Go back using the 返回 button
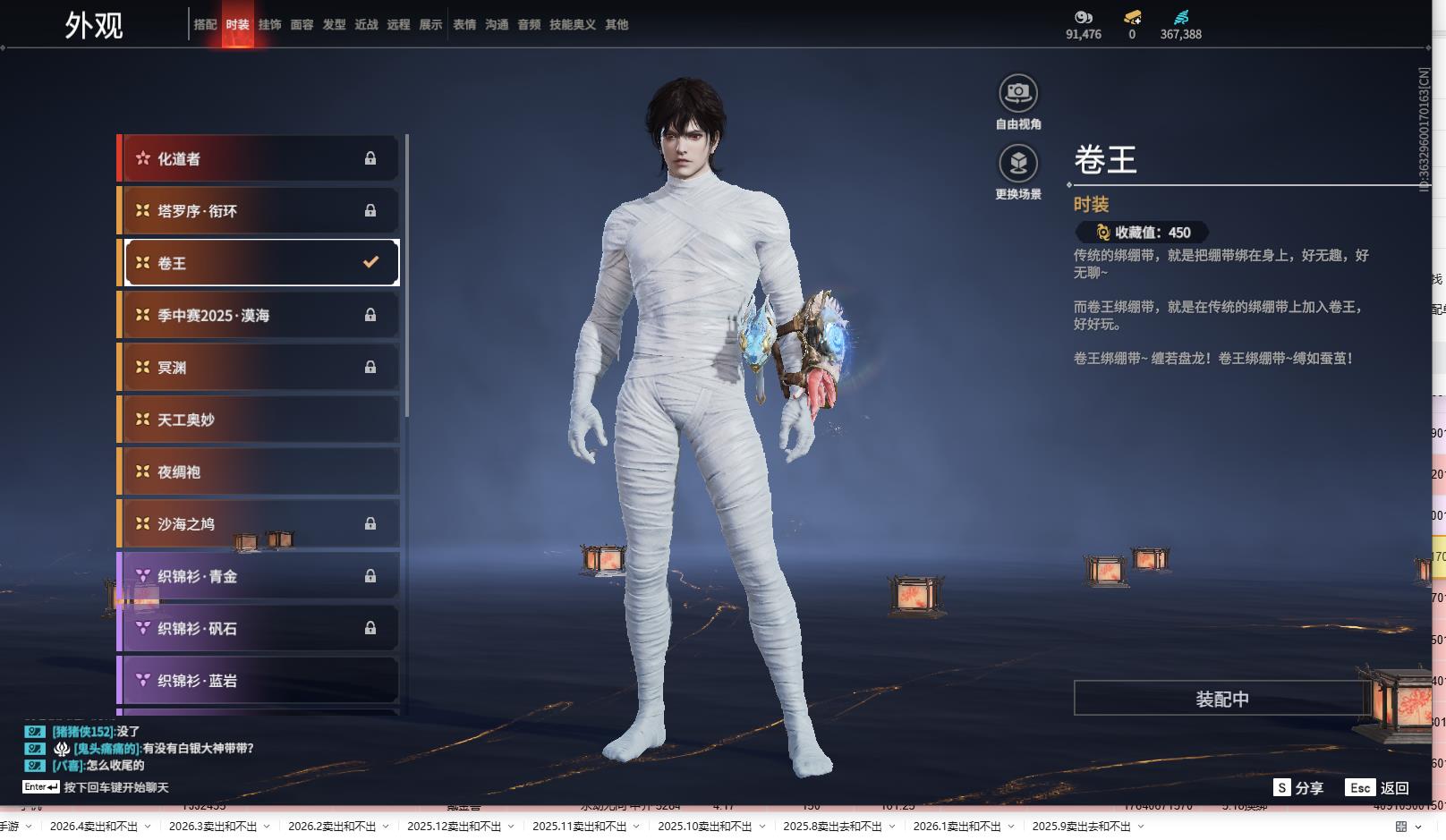This screenshot has height=840, width=1446. coord(1378,788)
